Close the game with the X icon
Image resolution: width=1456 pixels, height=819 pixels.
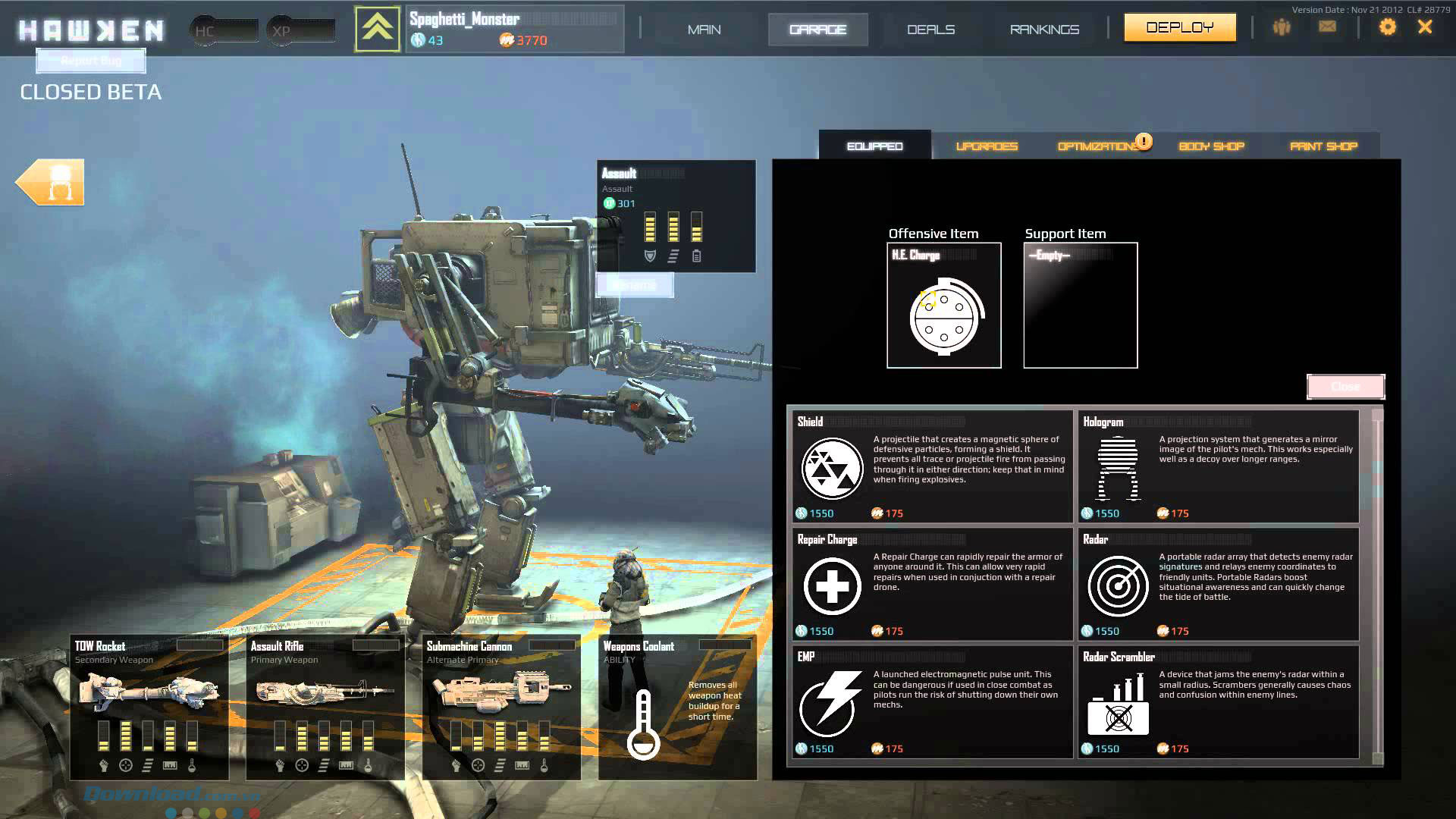1425,27
